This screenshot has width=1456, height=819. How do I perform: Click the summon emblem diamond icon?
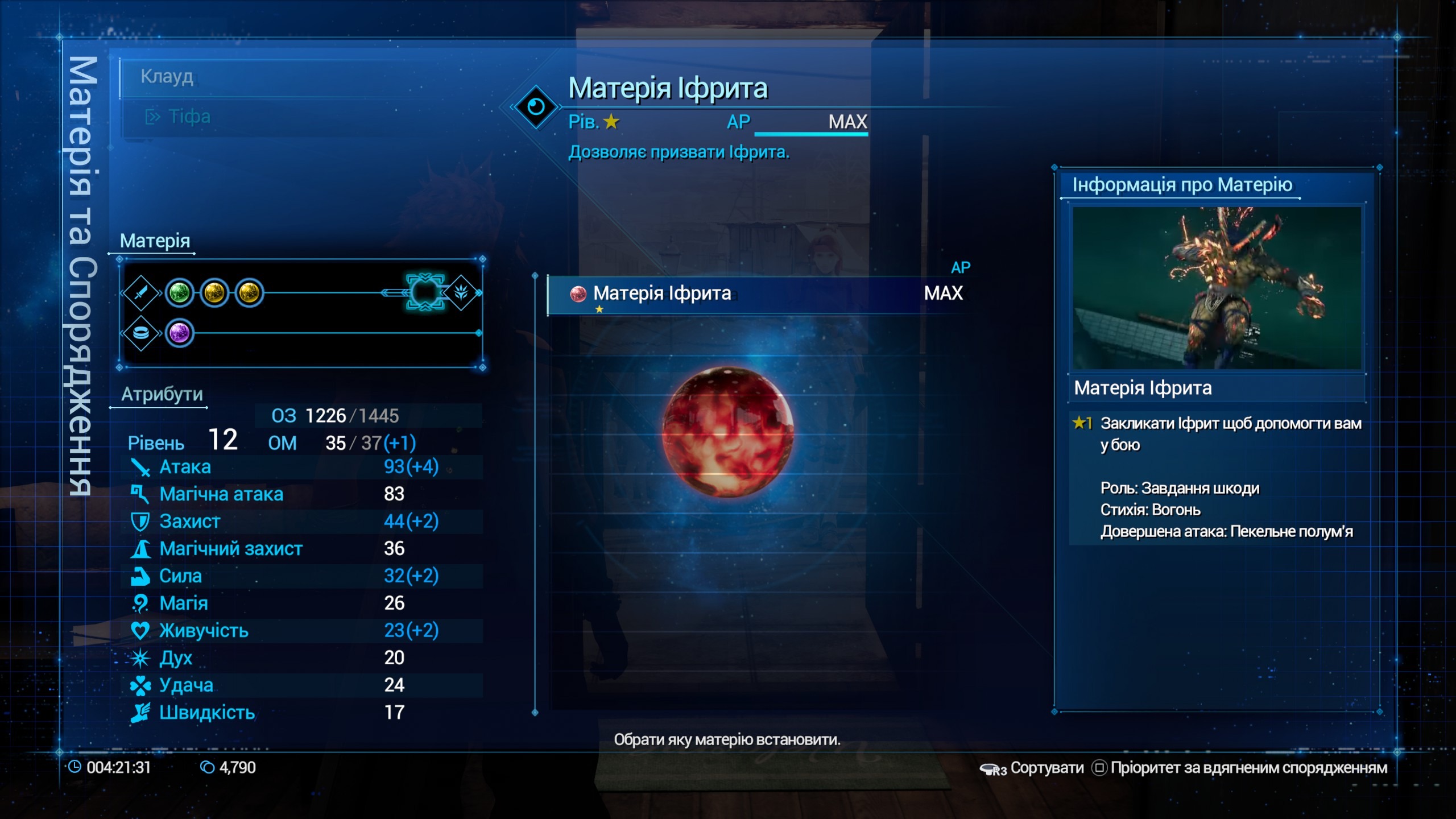[x=461, y=292]
